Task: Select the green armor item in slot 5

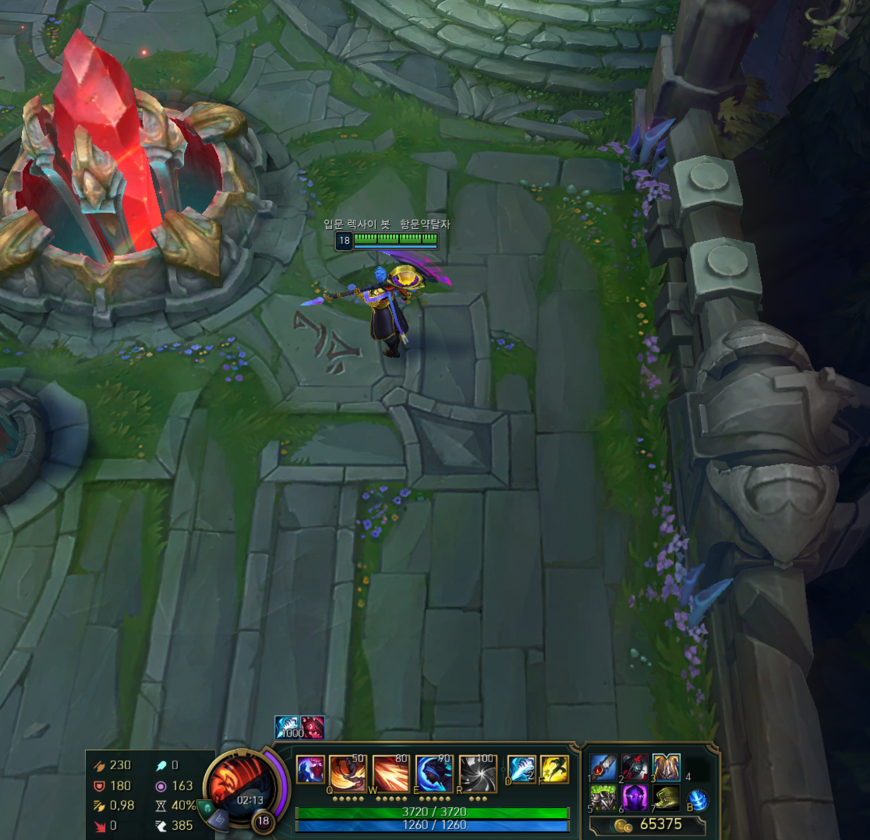Action: tap(603, 798)
